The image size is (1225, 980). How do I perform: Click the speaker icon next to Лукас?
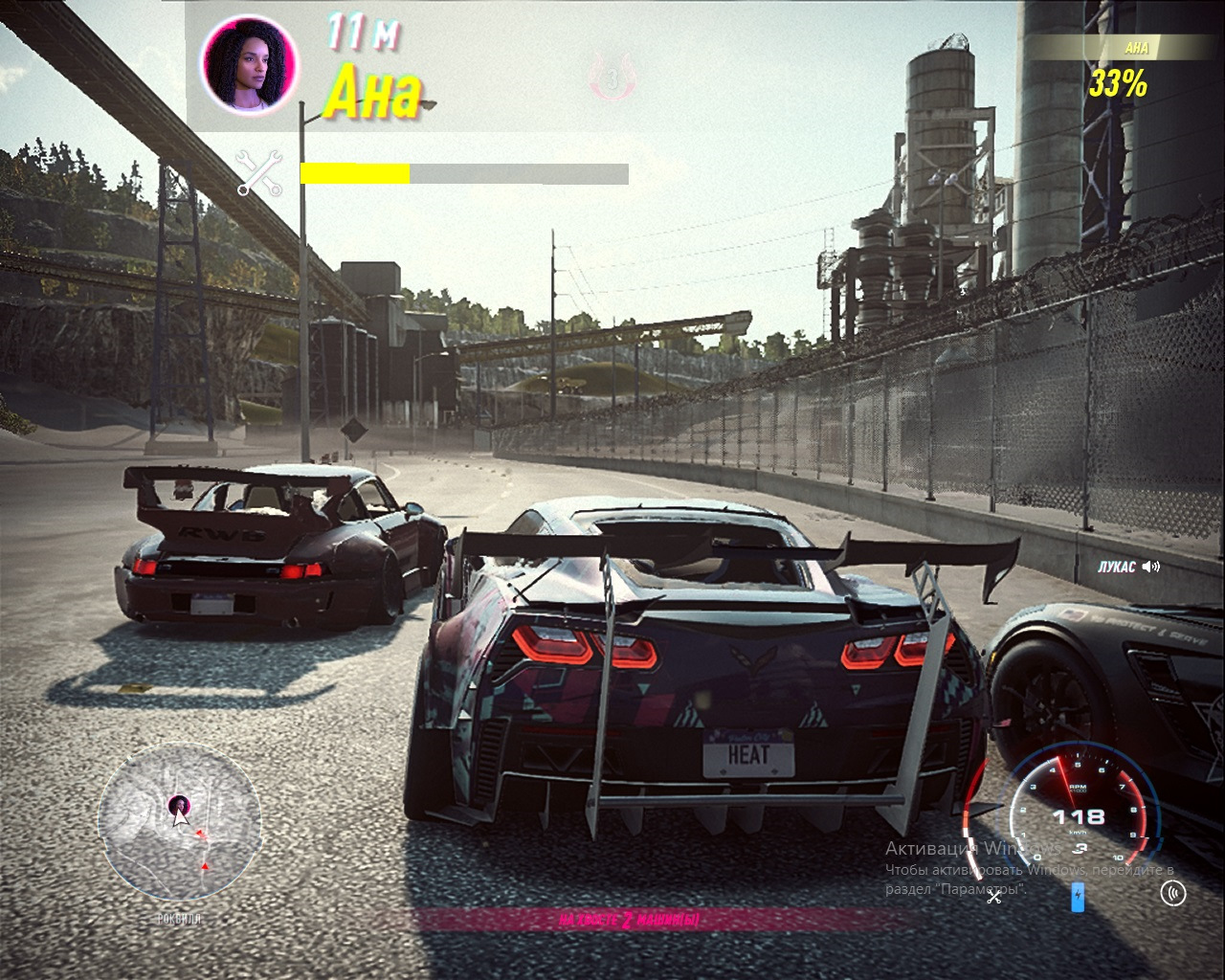(1151, 567)
